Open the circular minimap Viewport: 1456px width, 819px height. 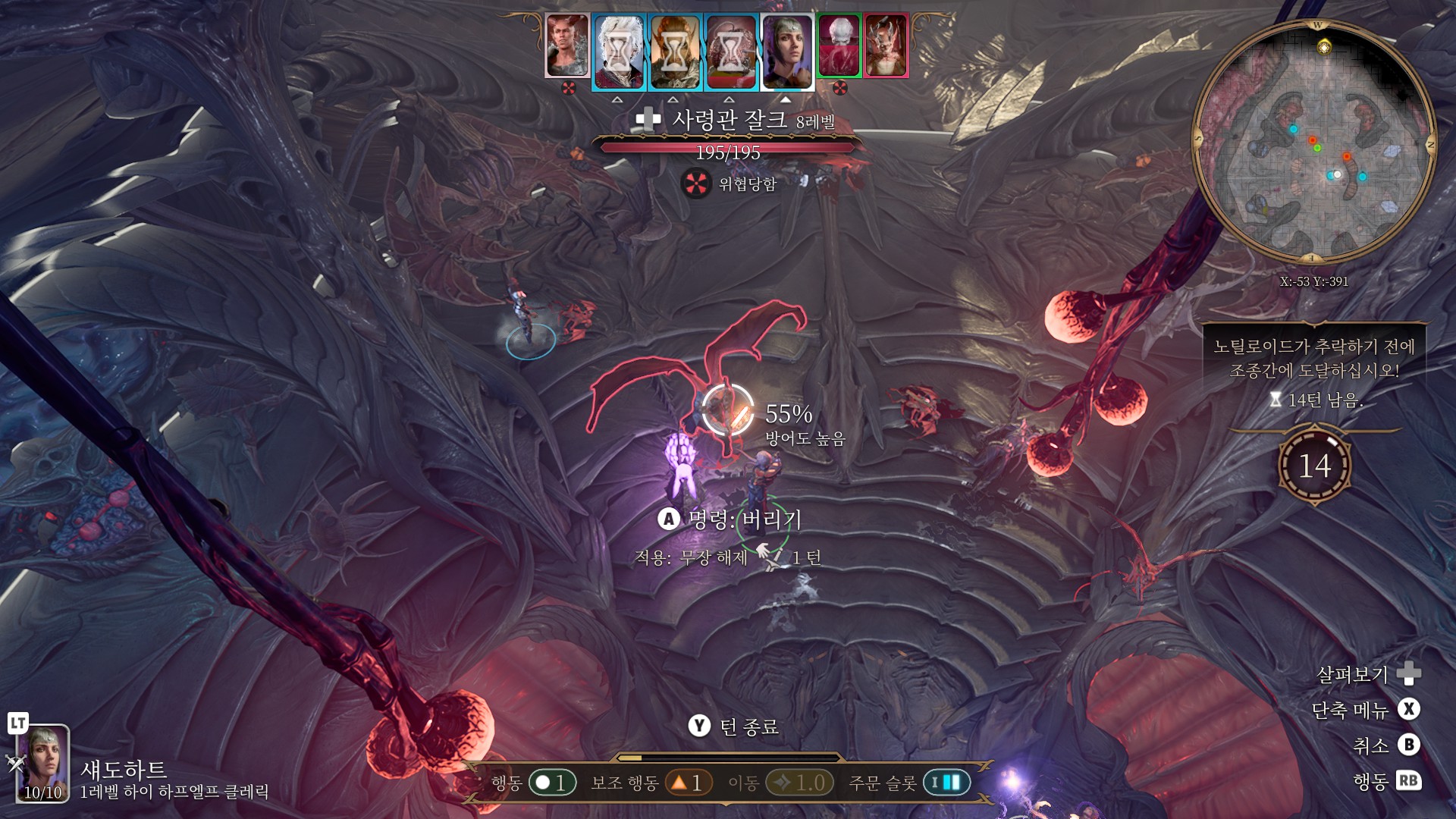(x=1314, y=141)
